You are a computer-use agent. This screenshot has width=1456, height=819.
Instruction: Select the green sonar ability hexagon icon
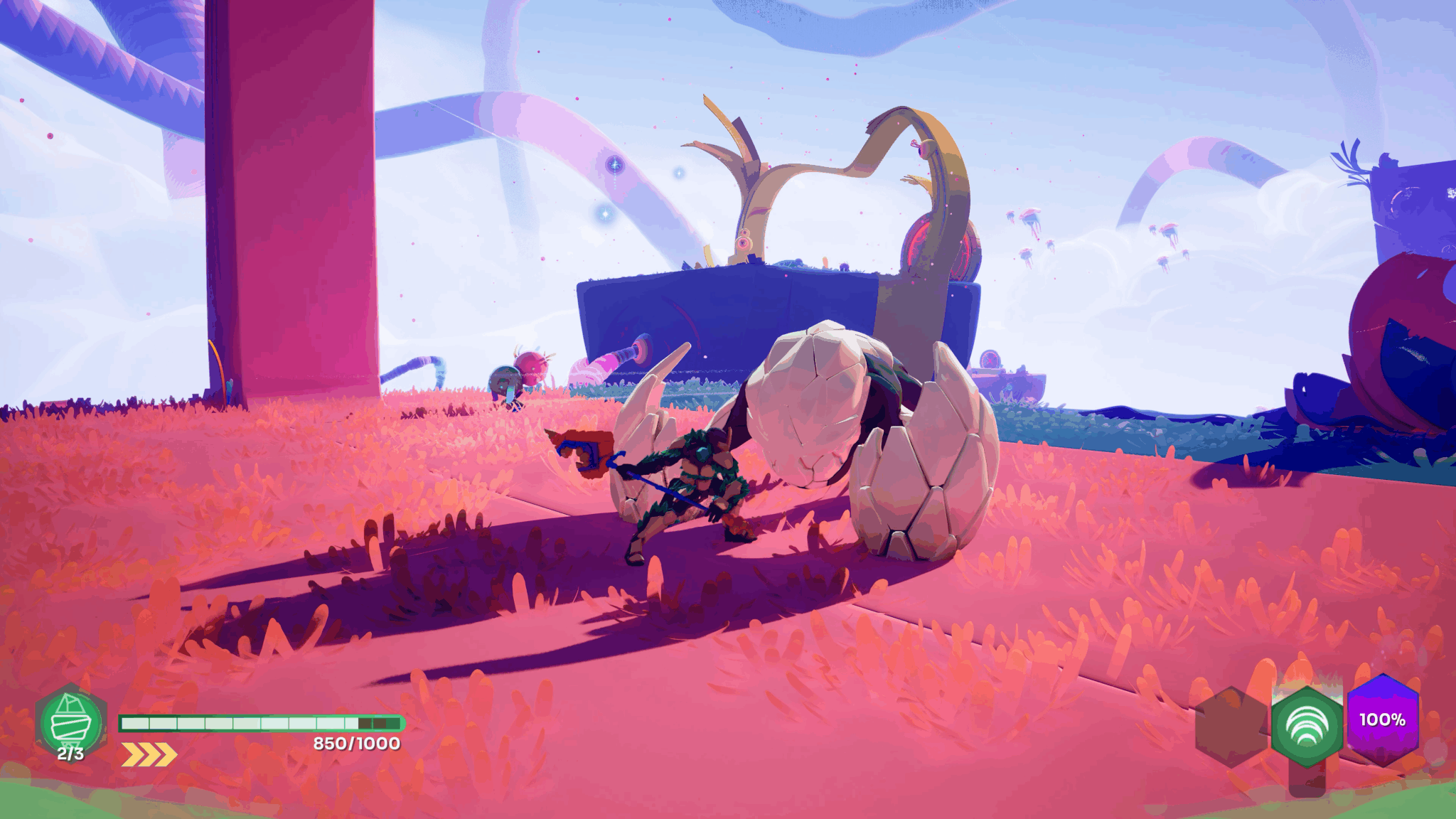[x=1306, y=727]
